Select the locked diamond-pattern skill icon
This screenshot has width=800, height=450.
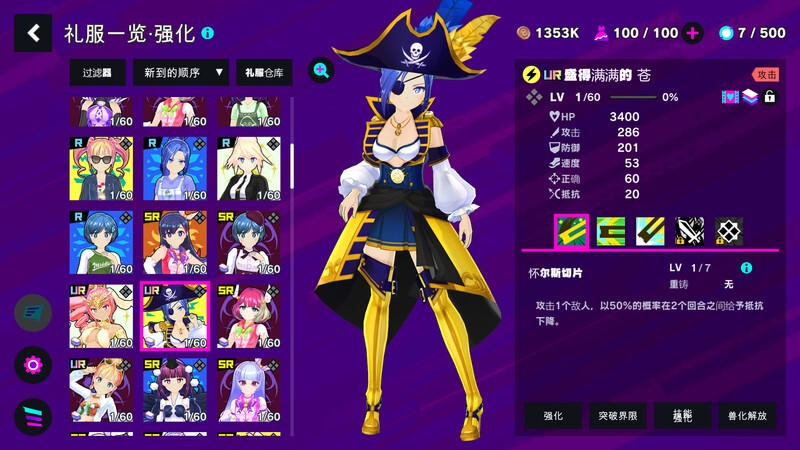tap(729, 232)
